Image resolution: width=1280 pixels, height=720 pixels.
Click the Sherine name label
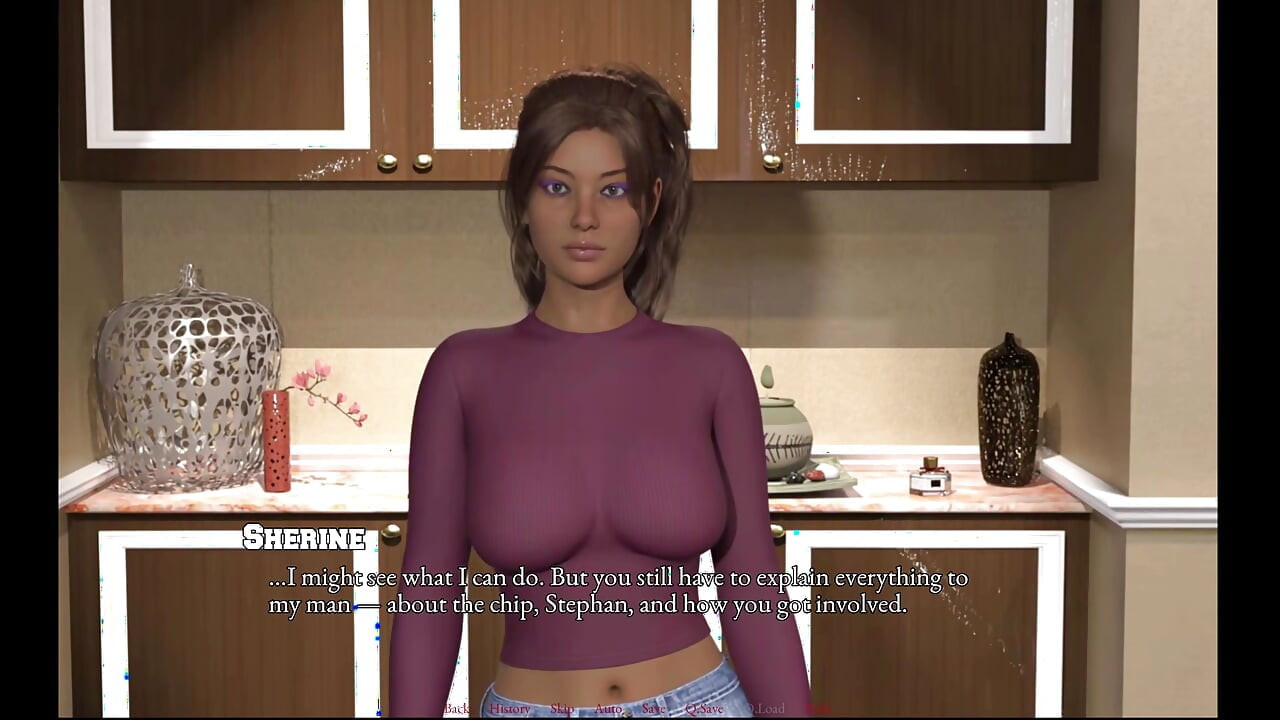pos(303,538)
